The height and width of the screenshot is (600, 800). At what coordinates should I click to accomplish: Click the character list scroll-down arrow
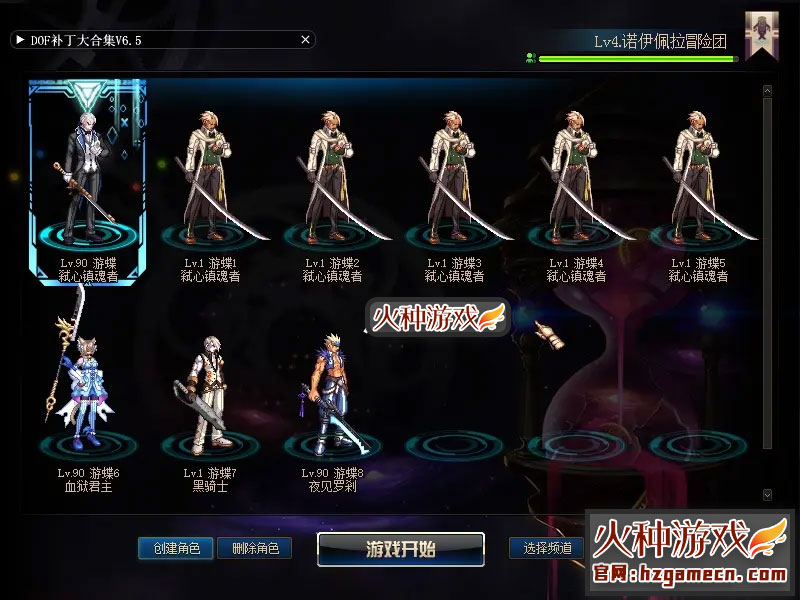(767, 494)
